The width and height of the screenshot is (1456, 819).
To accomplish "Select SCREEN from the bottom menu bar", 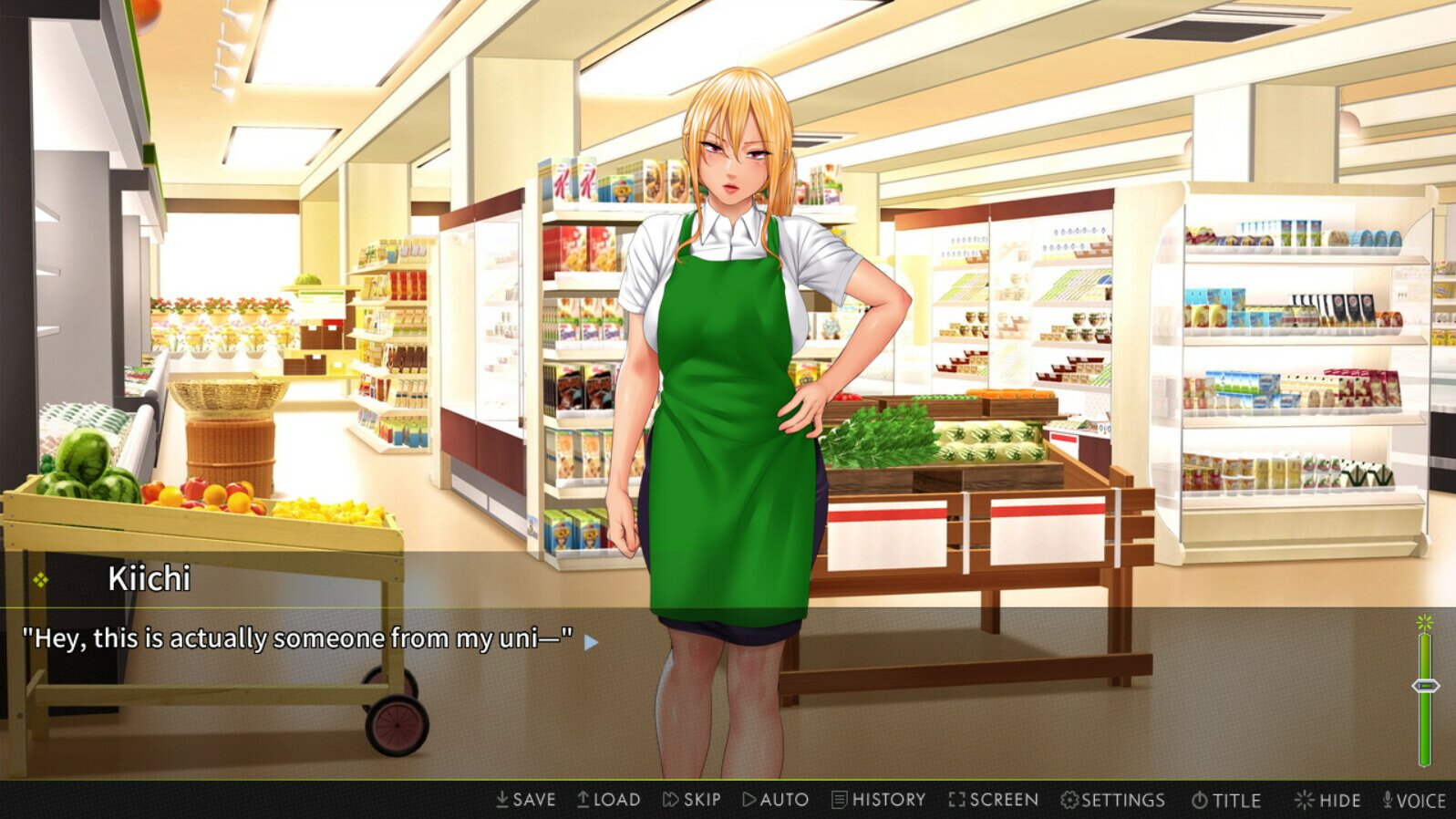I will (993, 799).
